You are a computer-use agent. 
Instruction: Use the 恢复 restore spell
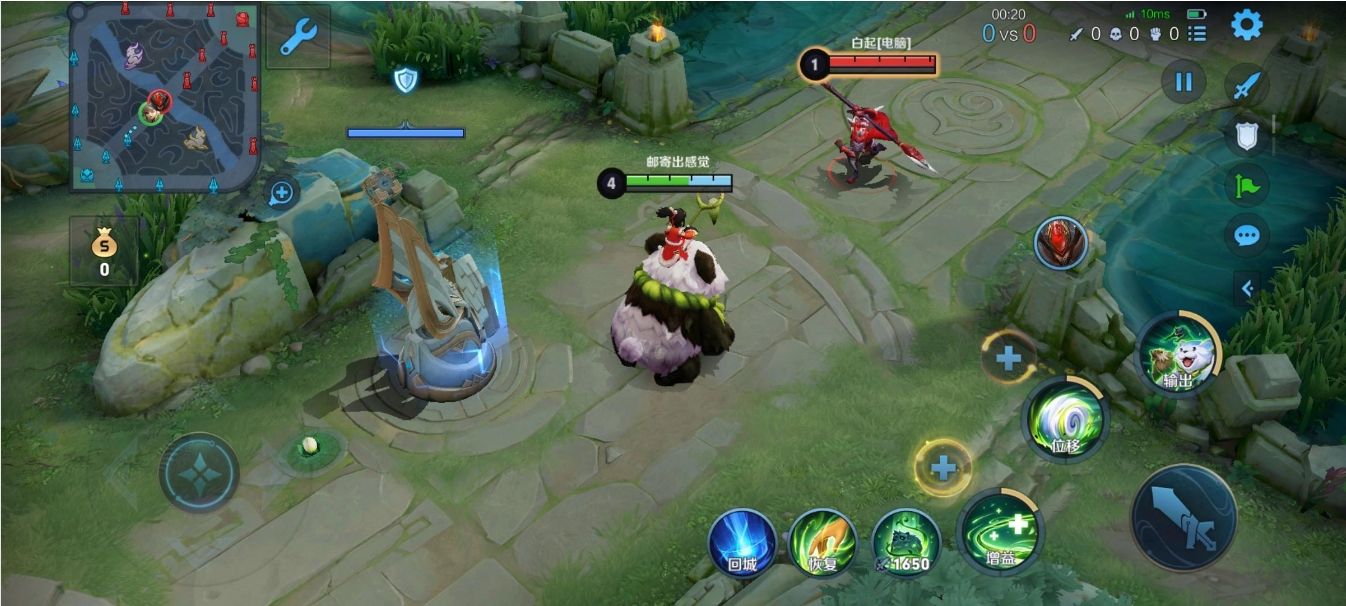tap(822, 543)
